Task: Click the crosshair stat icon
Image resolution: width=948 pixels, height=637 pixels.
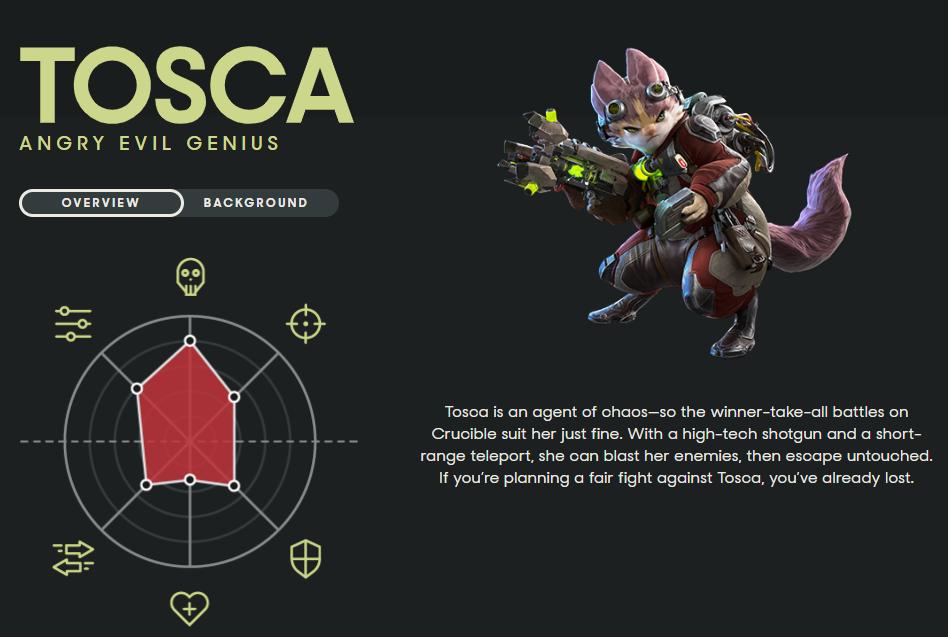Action: coord(306,324)
